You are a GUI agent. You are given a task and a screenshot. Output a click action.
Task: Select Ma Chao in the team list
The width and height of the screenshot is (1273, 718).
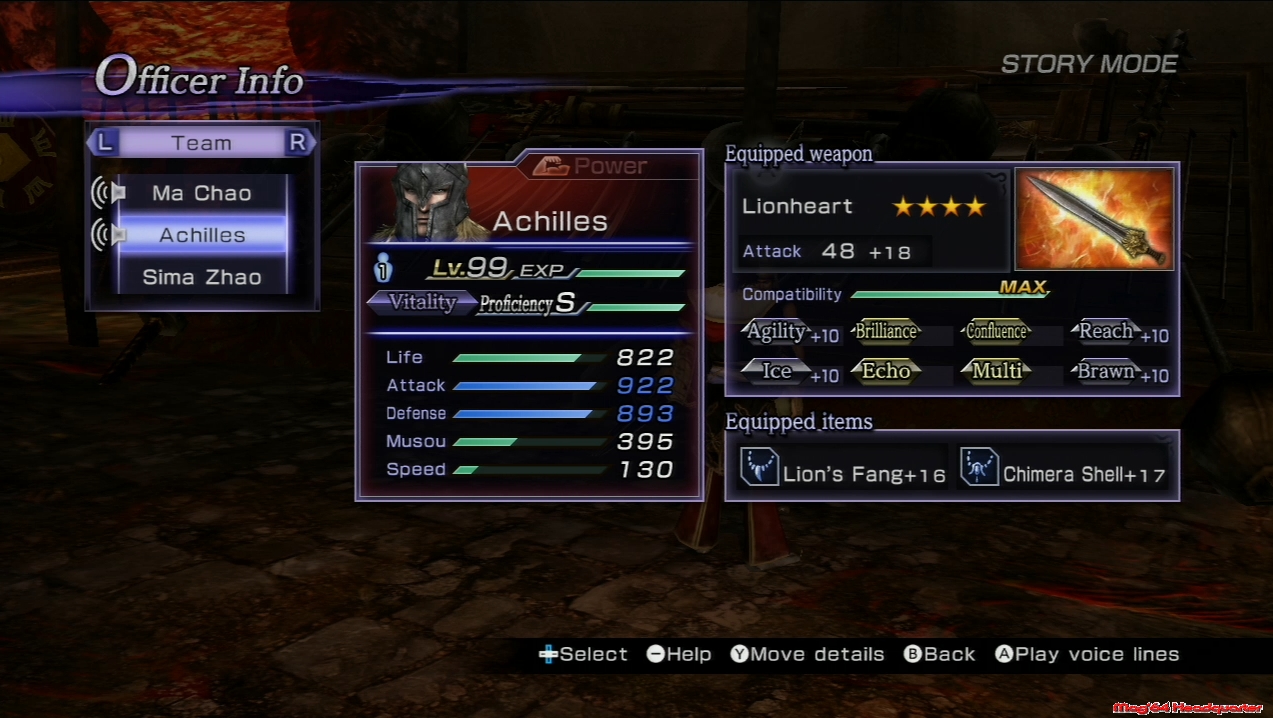click(x=202, y=193)
